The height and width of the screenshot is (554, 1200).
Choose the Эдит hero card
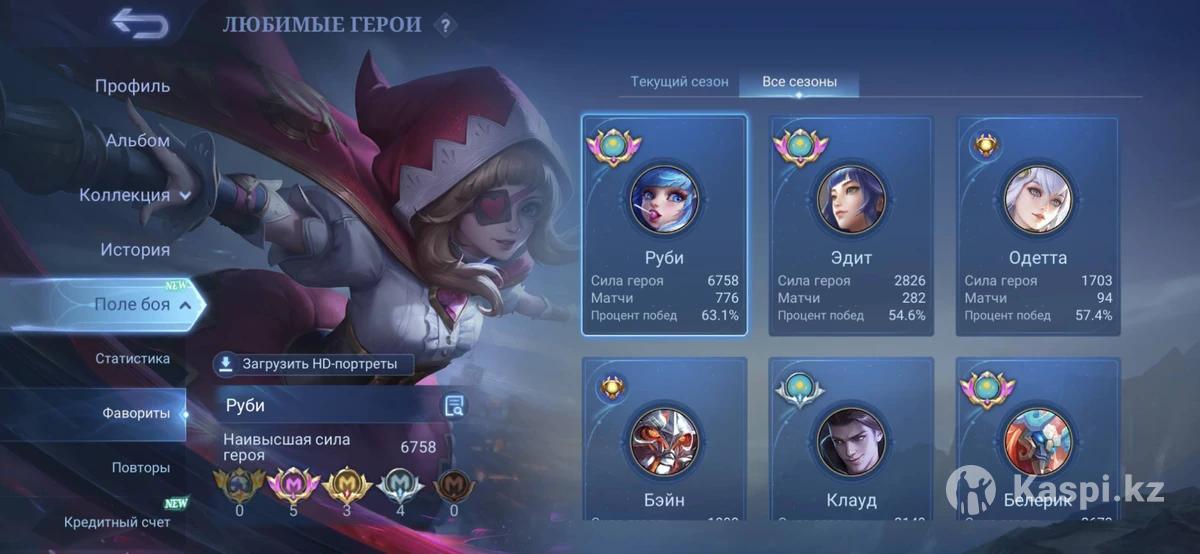coord(851,225)
